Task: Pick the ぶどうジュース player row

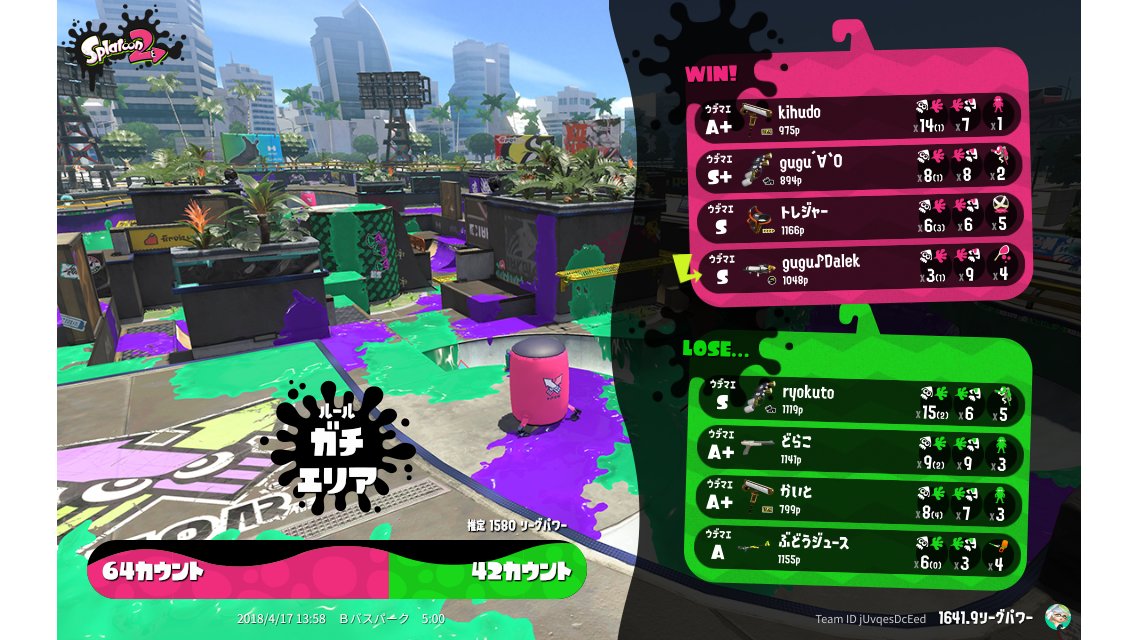Action: (860, 548)
